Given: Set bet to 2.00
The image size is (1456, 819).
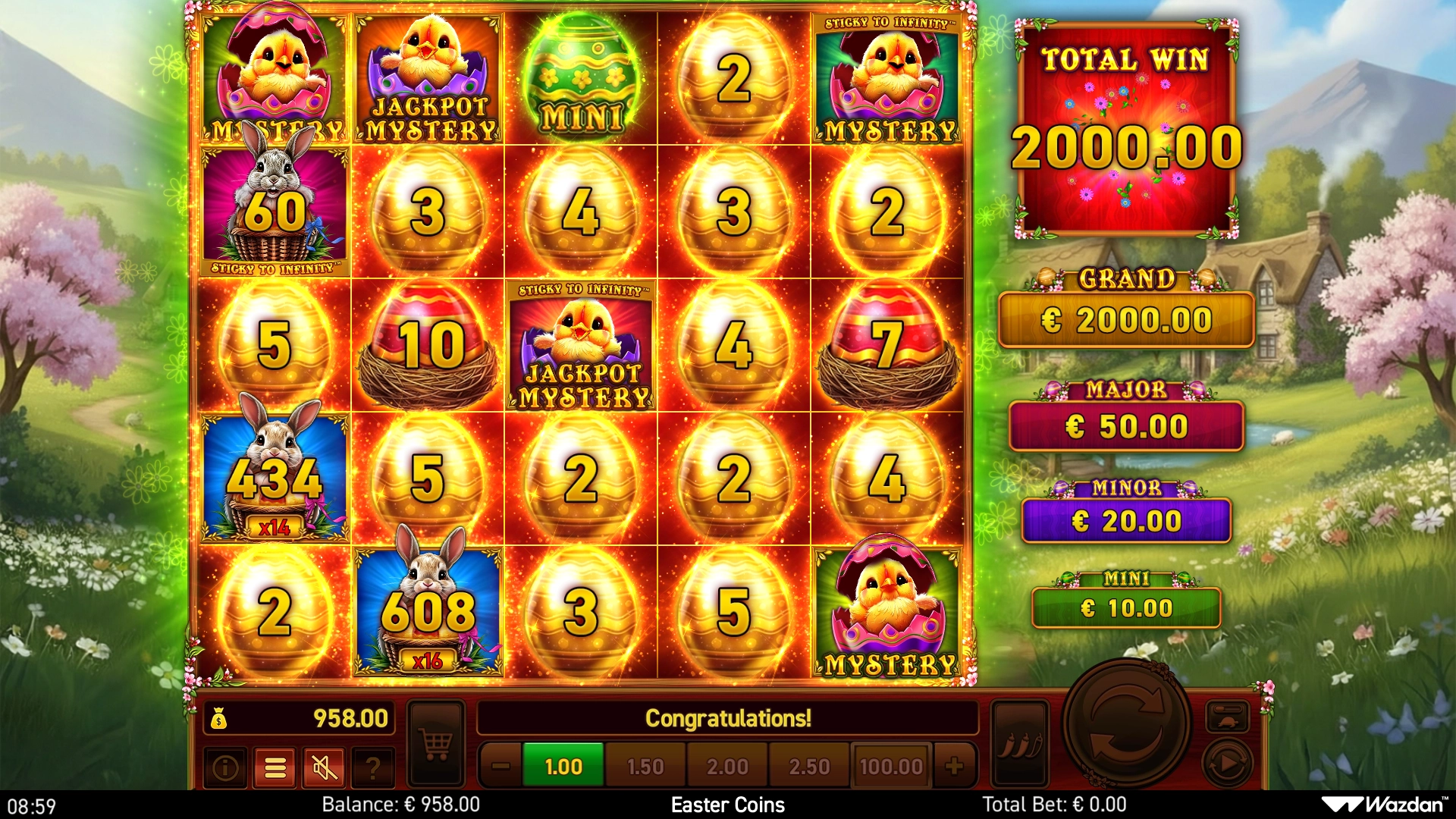Looking at the screenshot, I should tap(727, 767).
